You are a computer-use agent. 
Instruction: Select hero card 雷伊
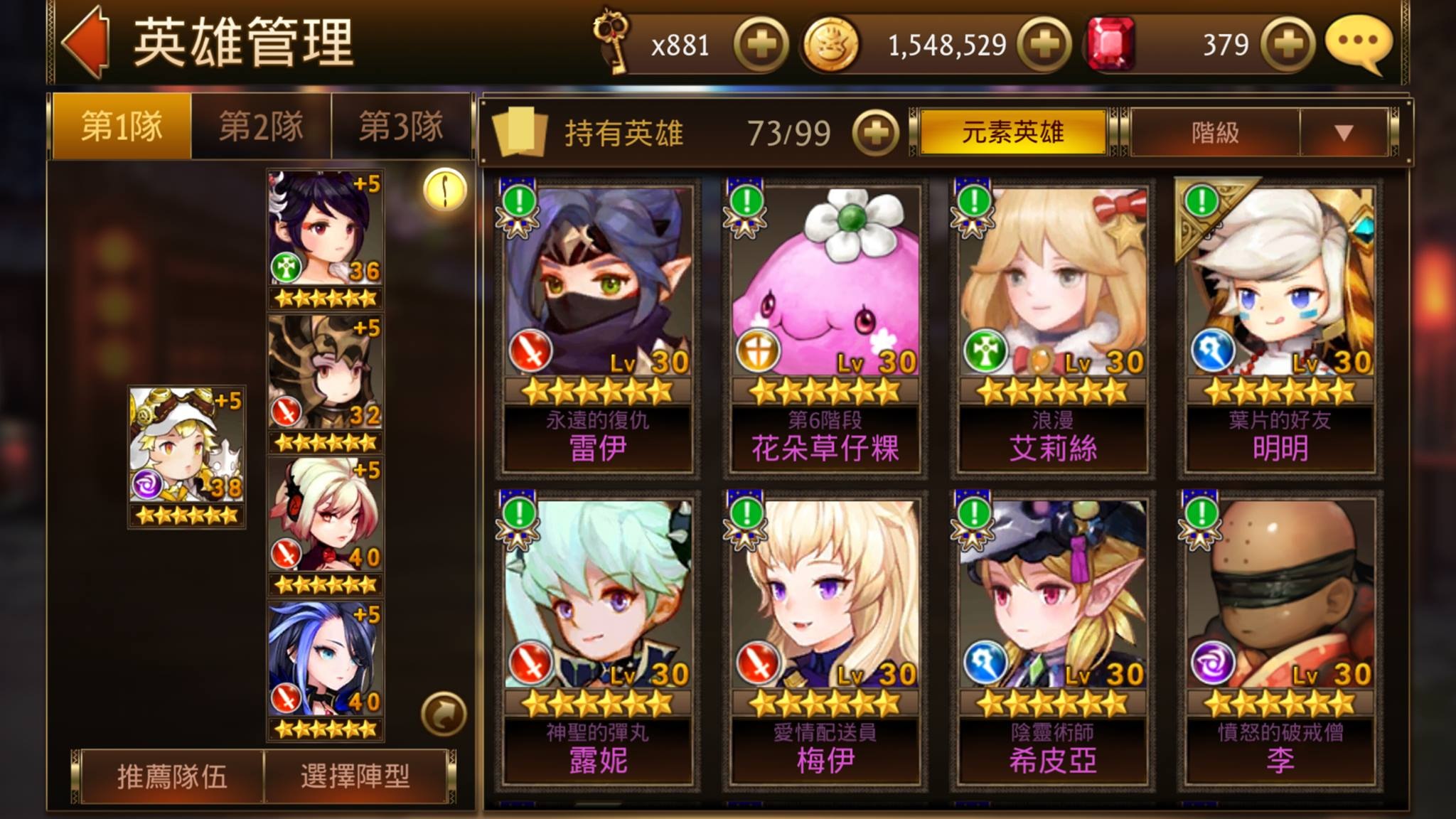597,327
